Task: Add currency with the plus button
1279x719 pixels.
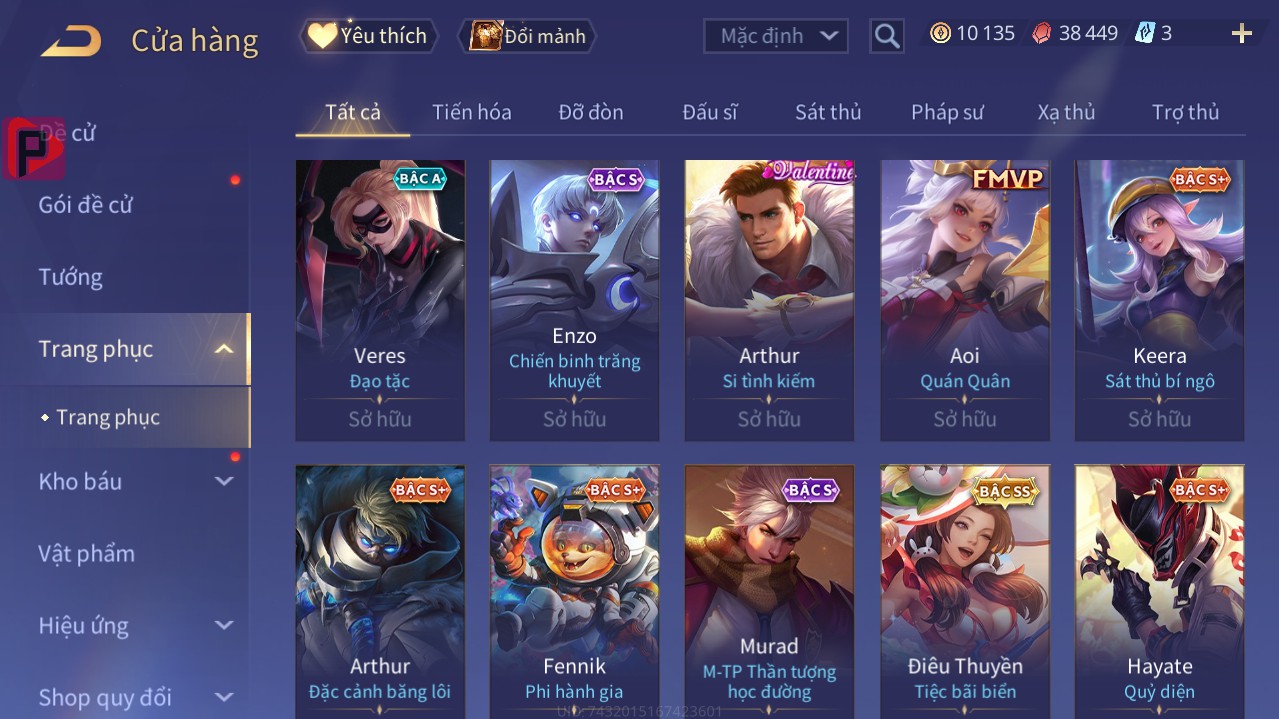Action: pyautogui.click(x=1241, y=34)
